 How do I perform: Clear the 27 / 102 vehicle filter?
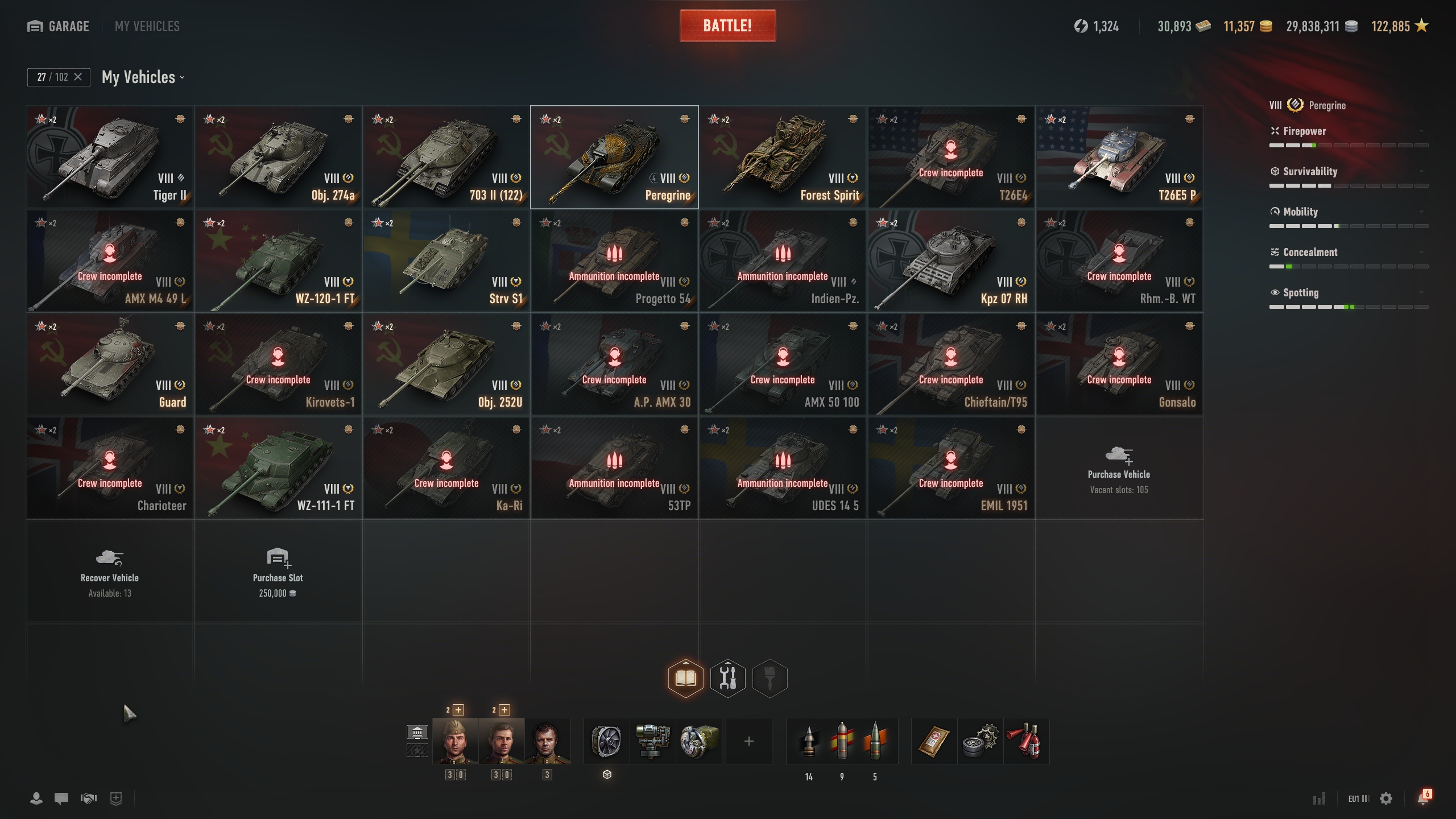point(78,77)
